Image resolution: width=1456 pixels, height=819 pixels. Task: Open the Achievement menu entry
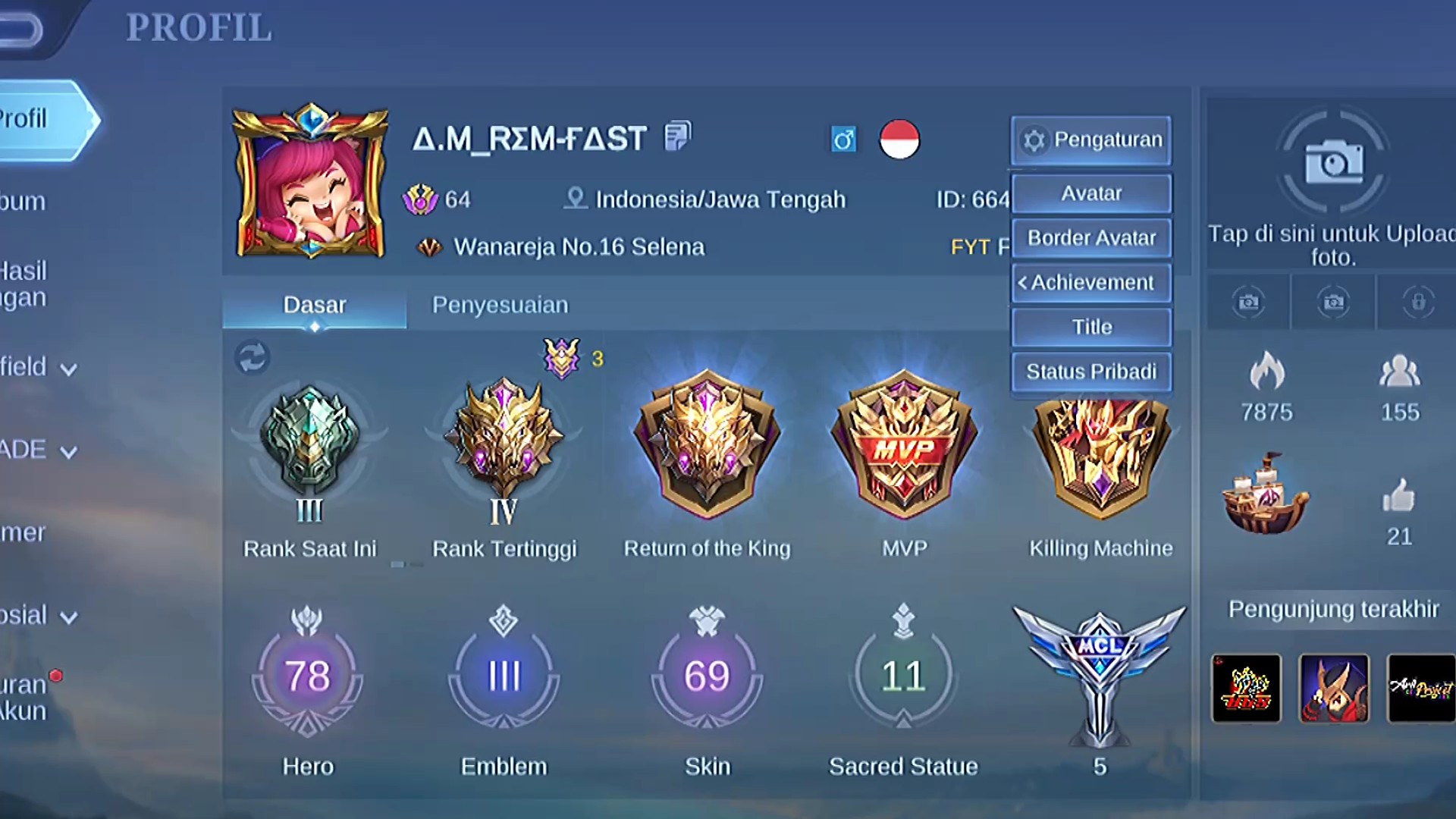point(1091,283)
